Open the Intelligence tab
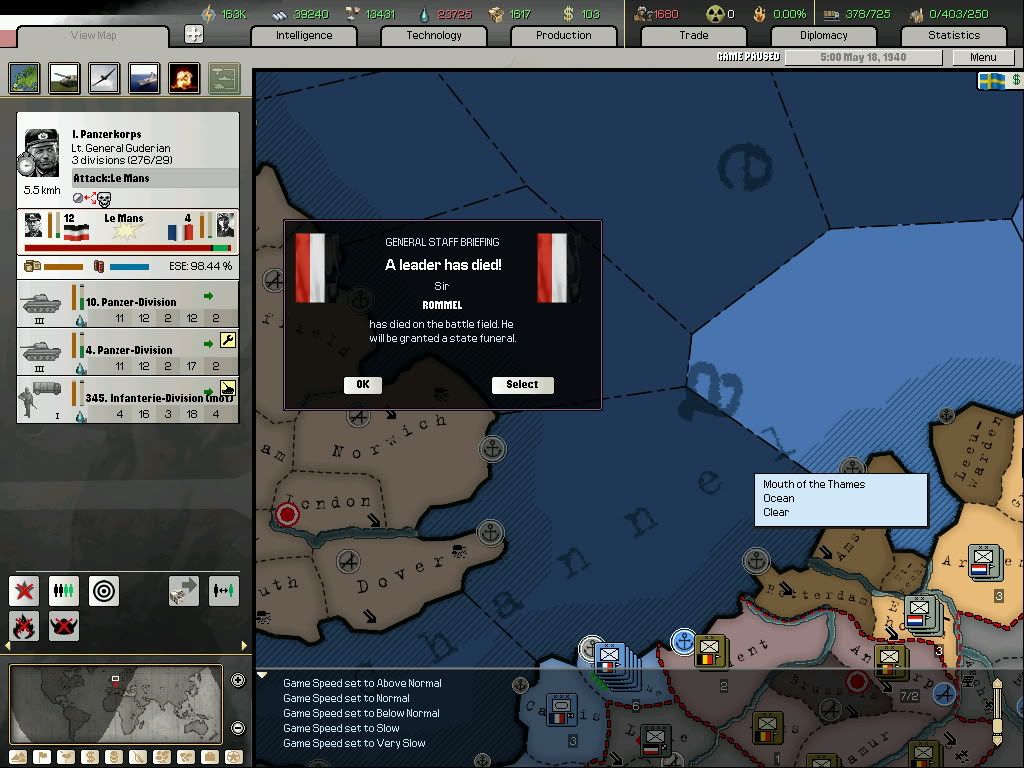Screen dimensions: 1024x768 click(304, 35)
